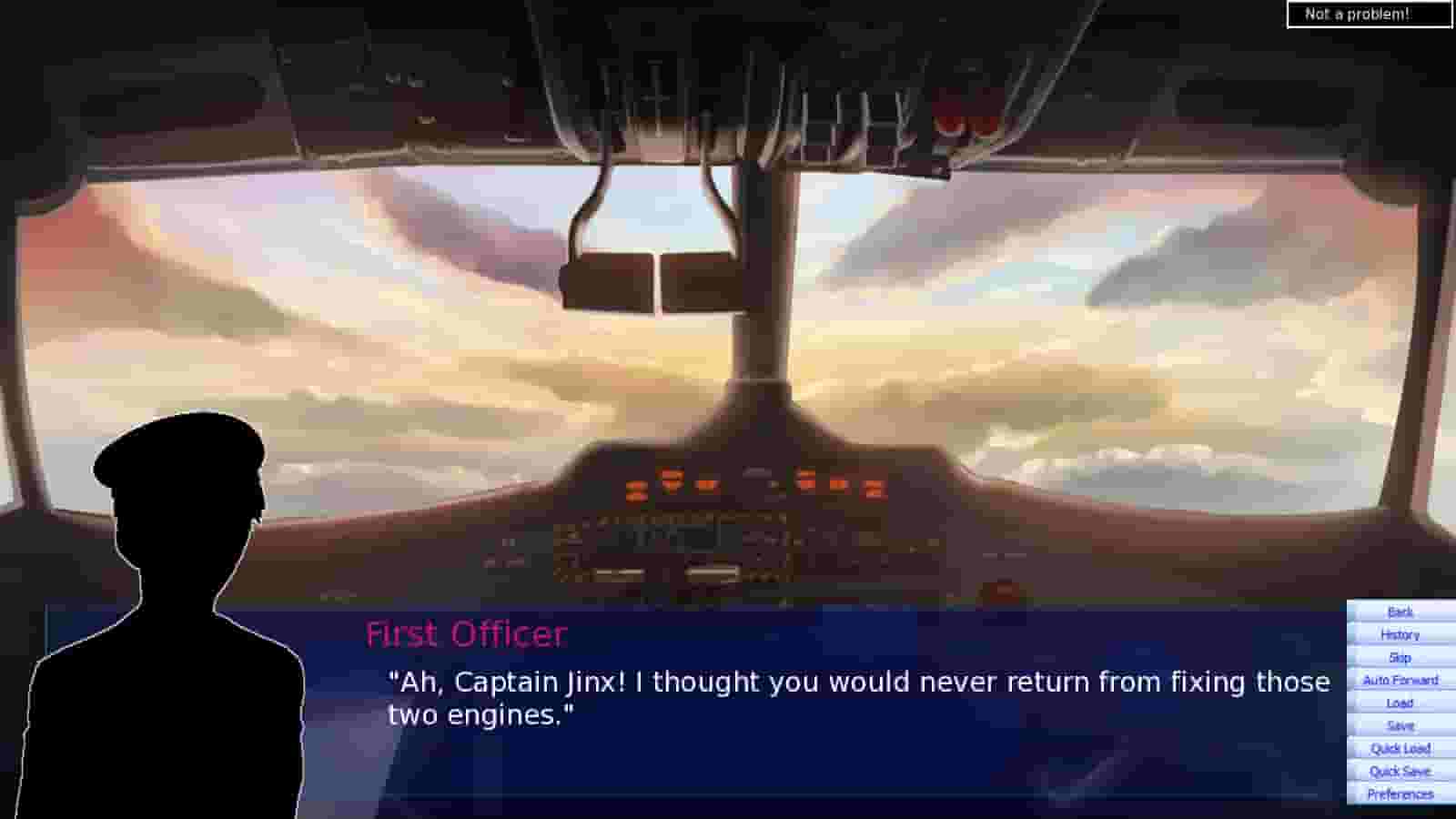The width and height of the screenshot is (1456, 819).
Task: Enable Skip mode
Action: pyautogui.click(x=1399, y=657)
